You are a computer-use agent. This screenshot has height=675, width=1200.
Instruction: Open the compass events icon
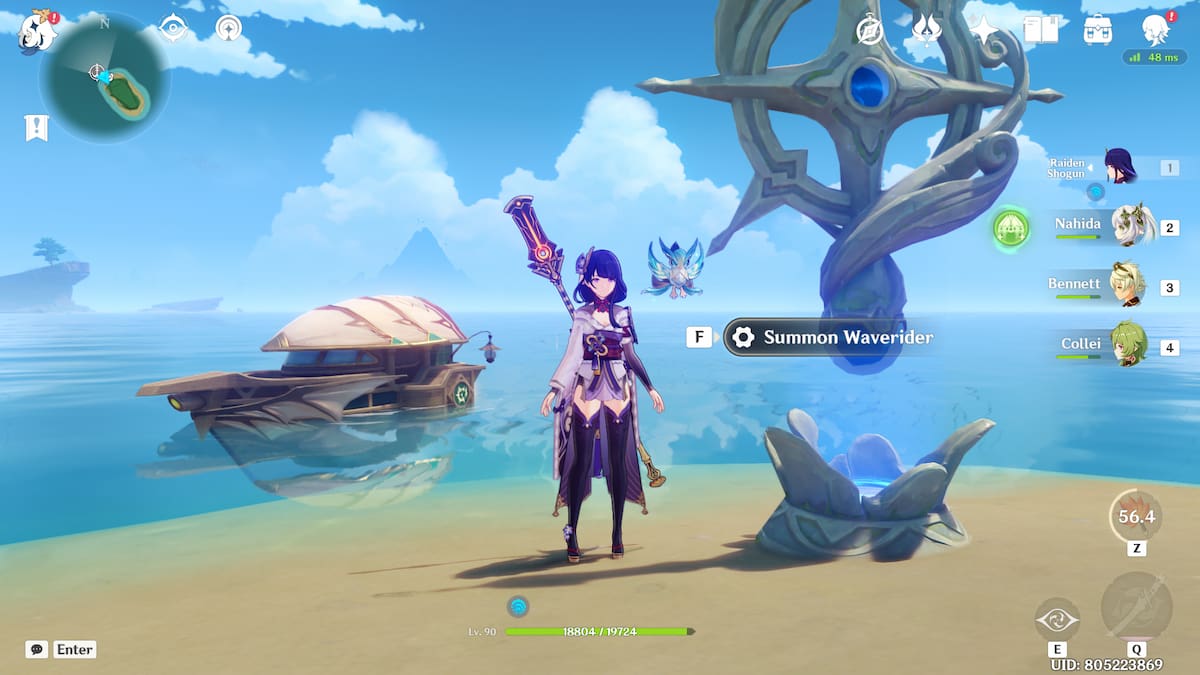point(870,30)
